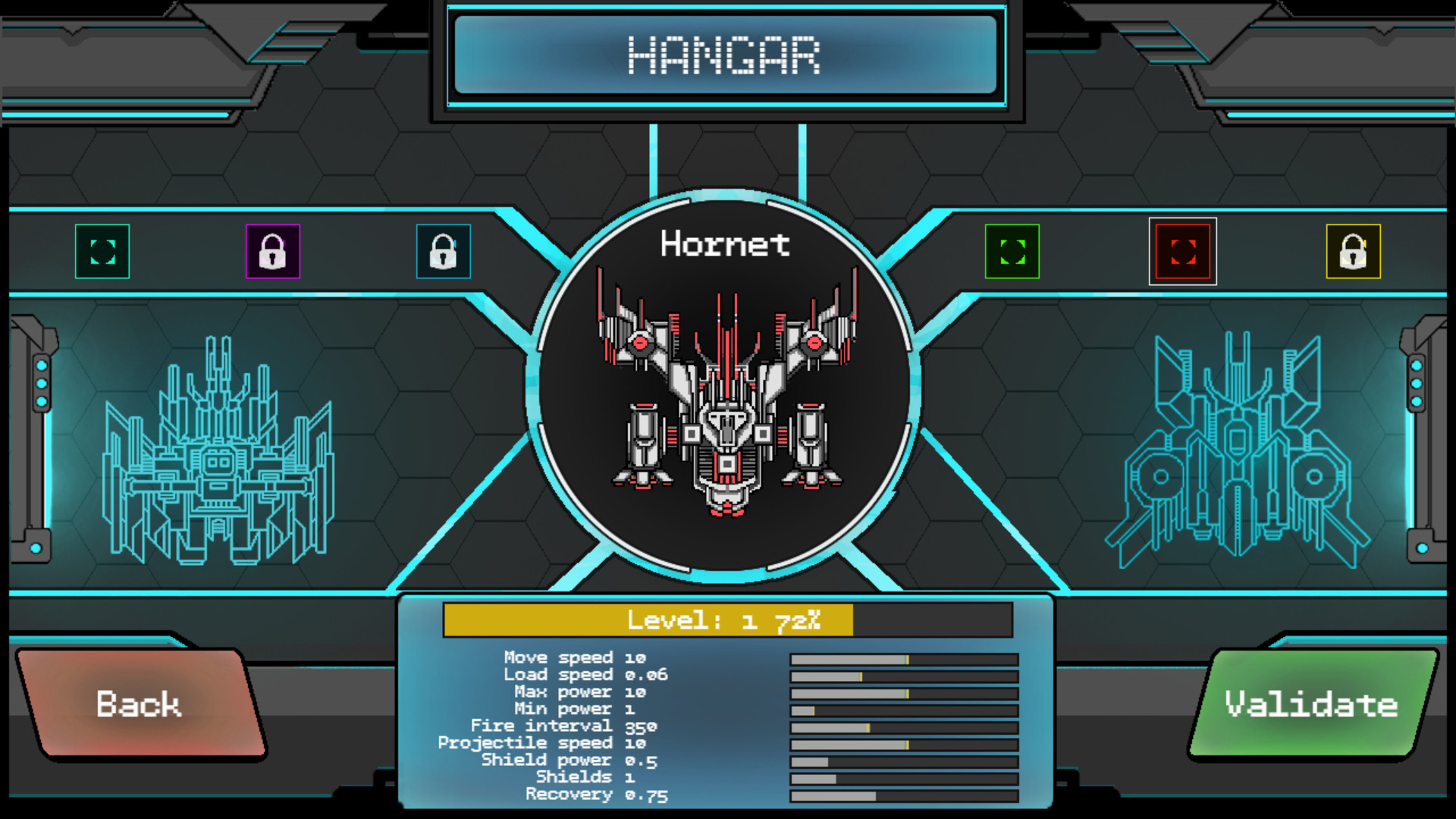
Task: Confirm ship with the green Validate button
Action: pyautogui.click(x=1312, y=704)
